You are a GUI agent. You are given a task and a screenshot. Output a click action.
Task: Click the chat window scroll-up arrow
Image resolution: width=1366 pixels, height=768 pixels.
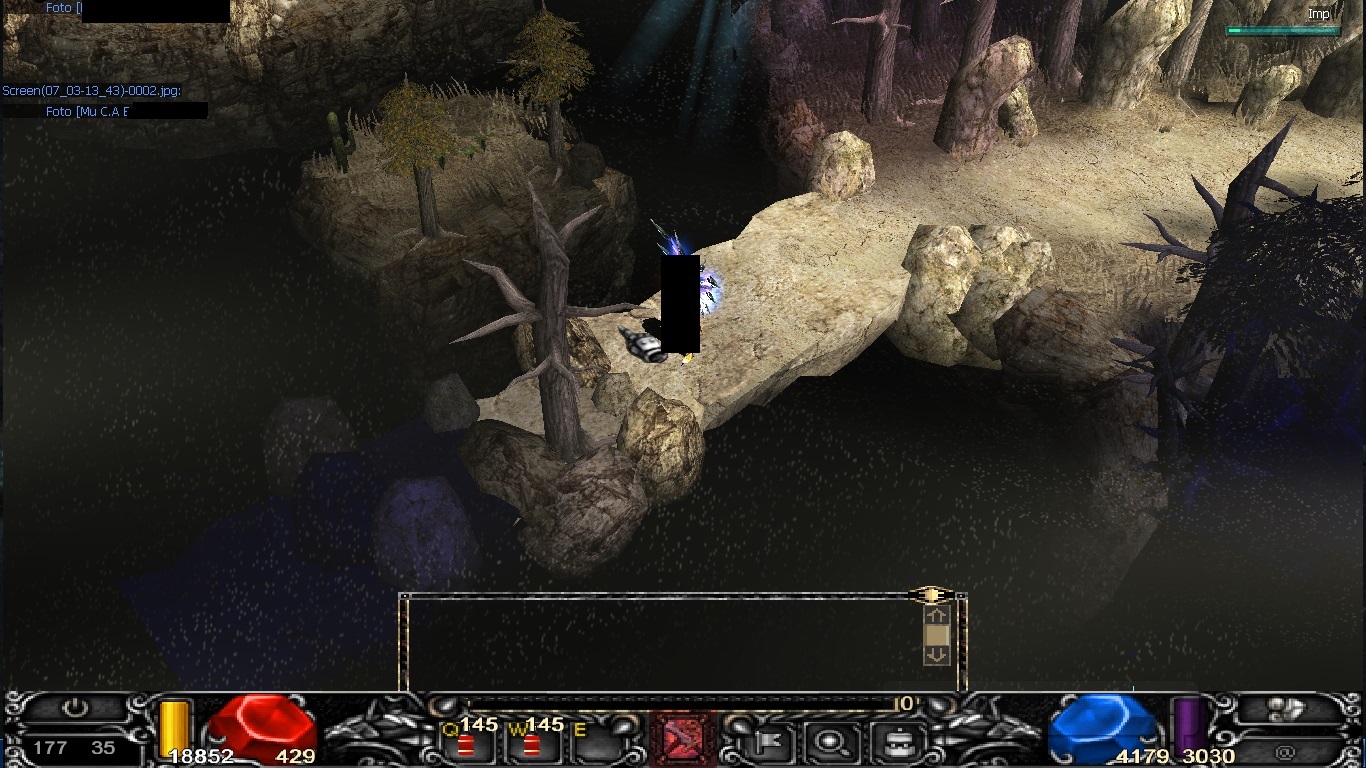click(x=936, y=616)
